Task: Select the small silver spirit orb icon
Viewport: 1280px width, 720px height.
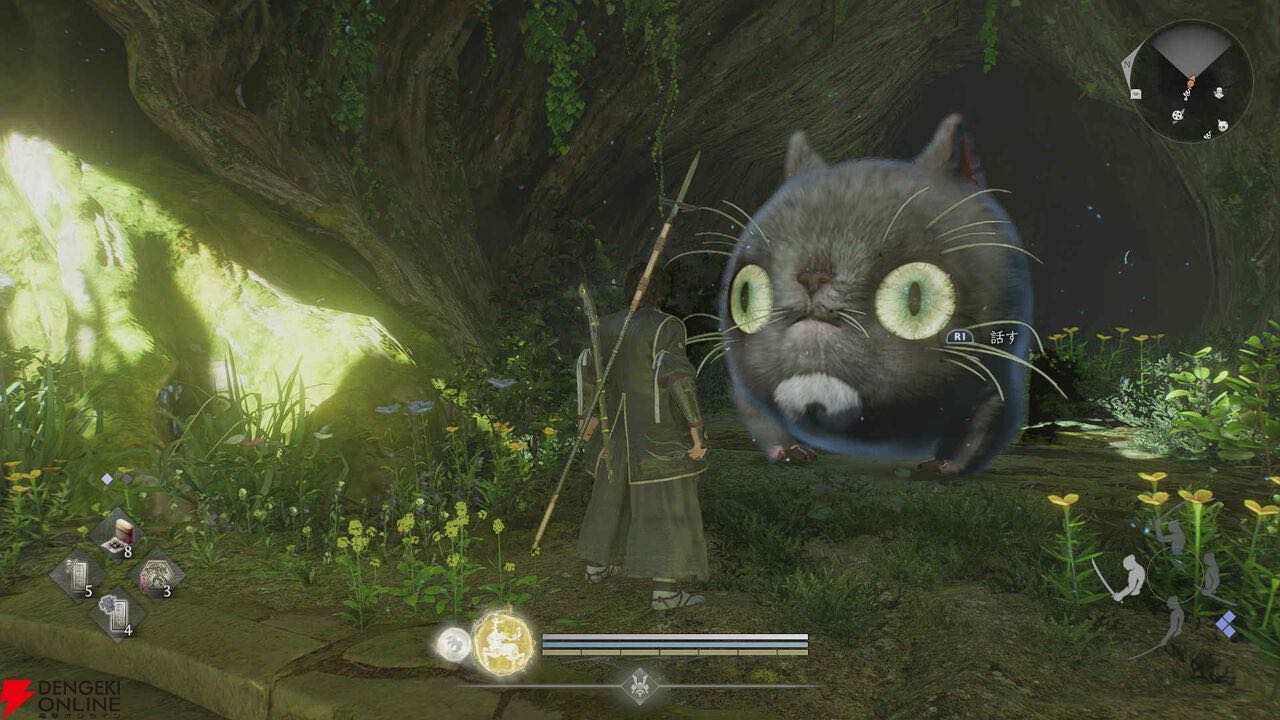Action: [x=453, y=644]
